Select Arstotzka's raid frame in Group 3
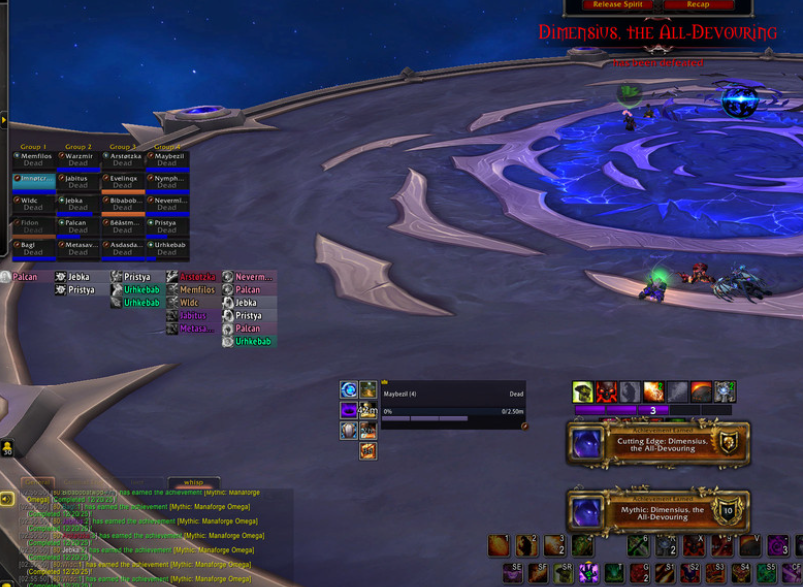The height and width of the screenshot is (587, 803). point(123,160)
